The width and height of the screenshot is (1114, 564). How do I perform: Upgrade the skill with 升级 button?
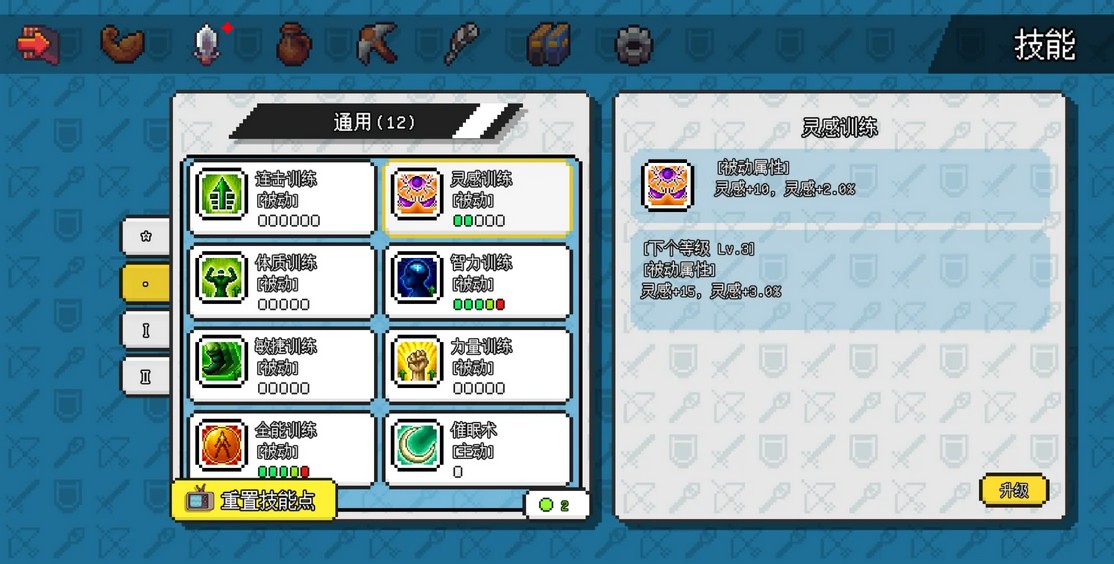1014,490
